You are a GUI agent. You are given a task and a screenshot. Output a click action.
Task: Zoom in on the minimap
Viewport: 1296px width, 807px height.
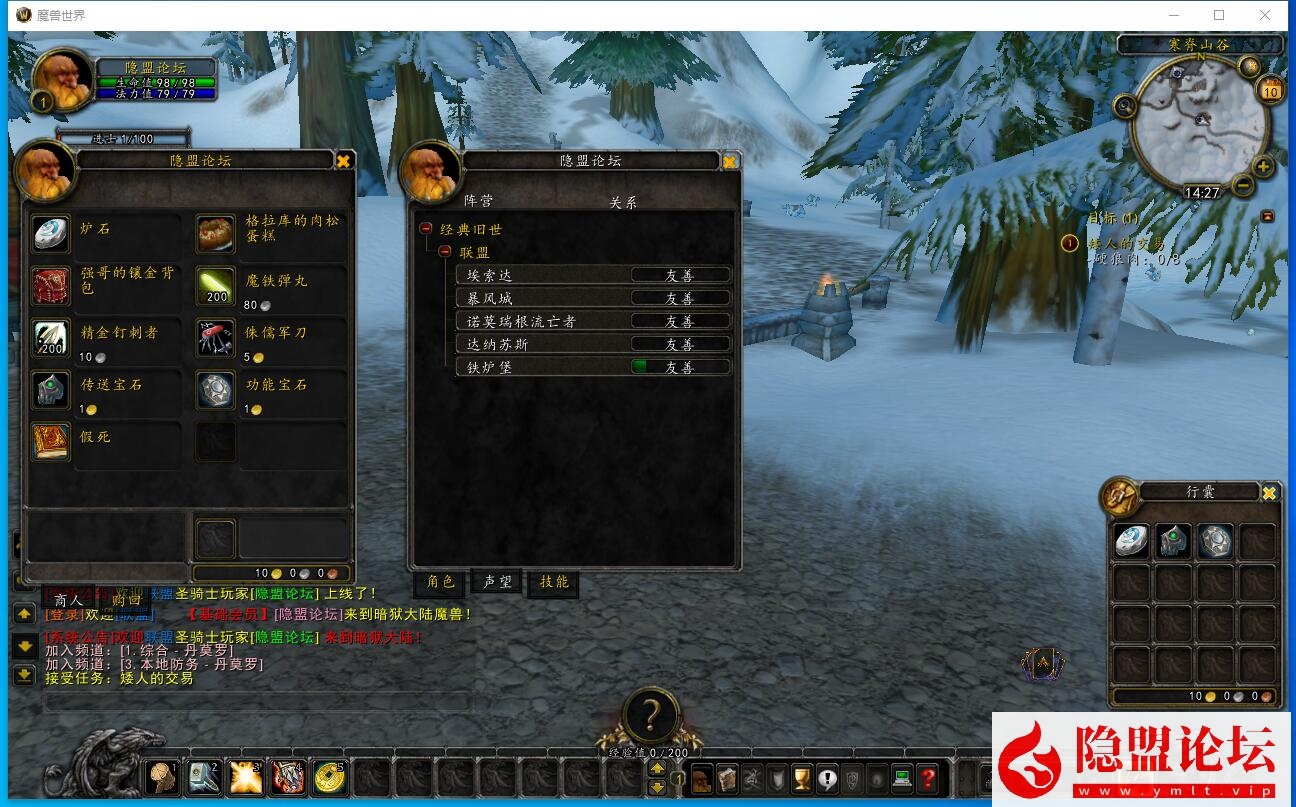1263,167
